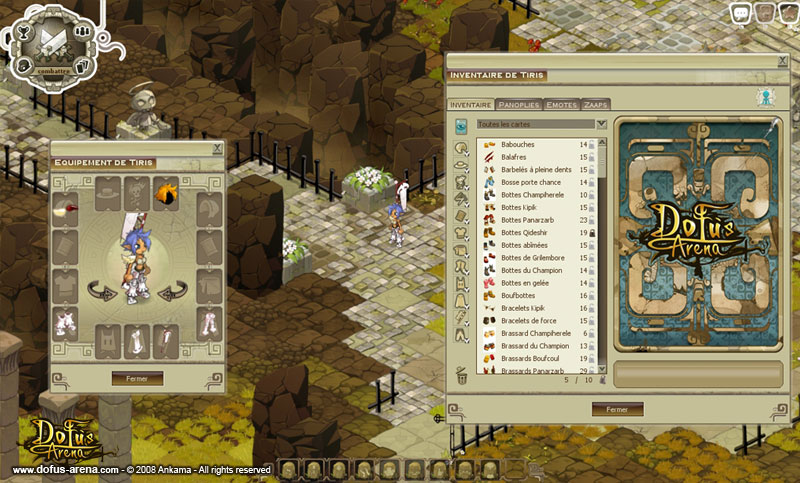This screenshot has height=483, width=800.
Task: Close the Equipement de Tiris window with X
Action: (218, 149)
